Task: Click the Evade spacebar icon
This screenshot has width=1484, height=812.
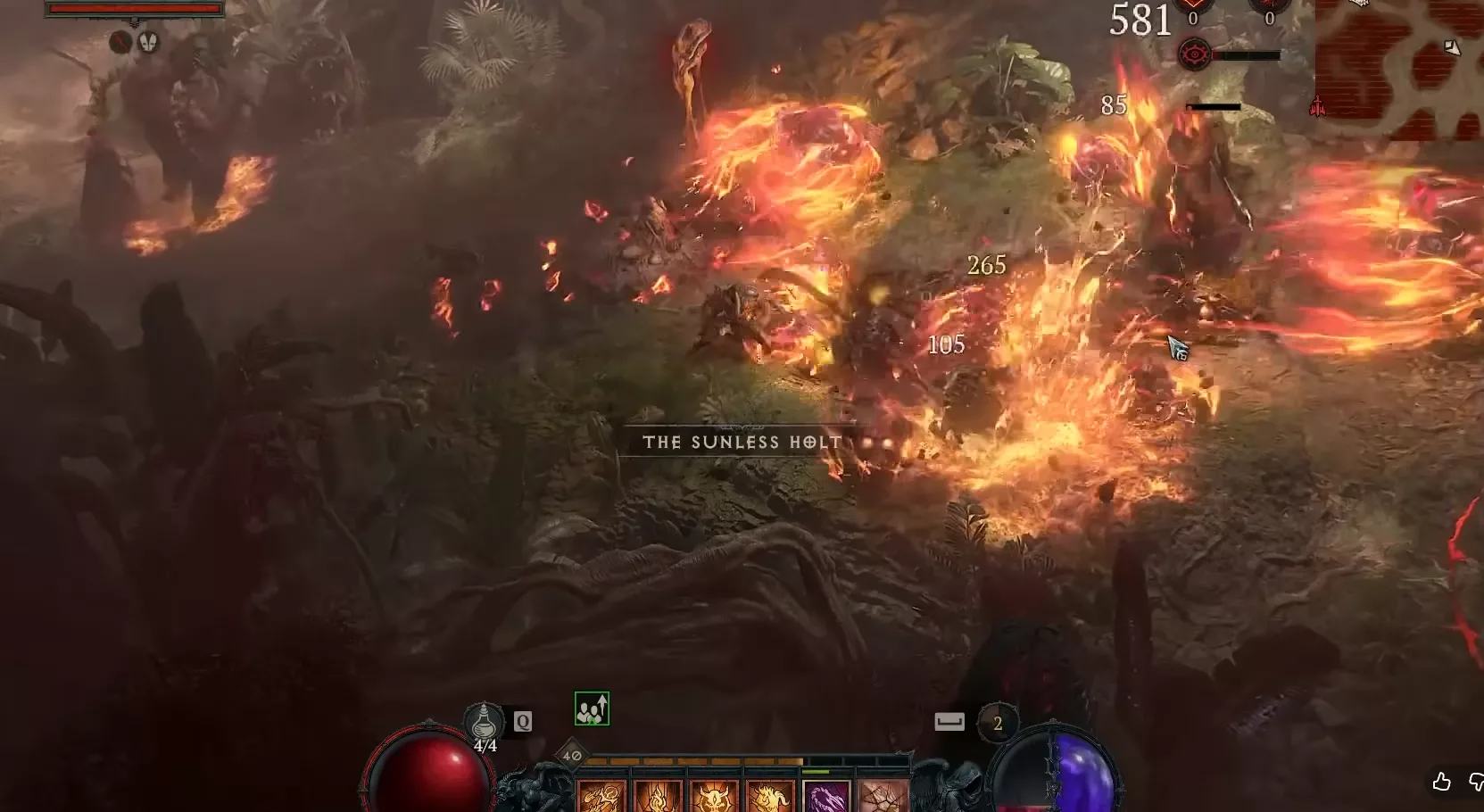Action: pos(949,723)
